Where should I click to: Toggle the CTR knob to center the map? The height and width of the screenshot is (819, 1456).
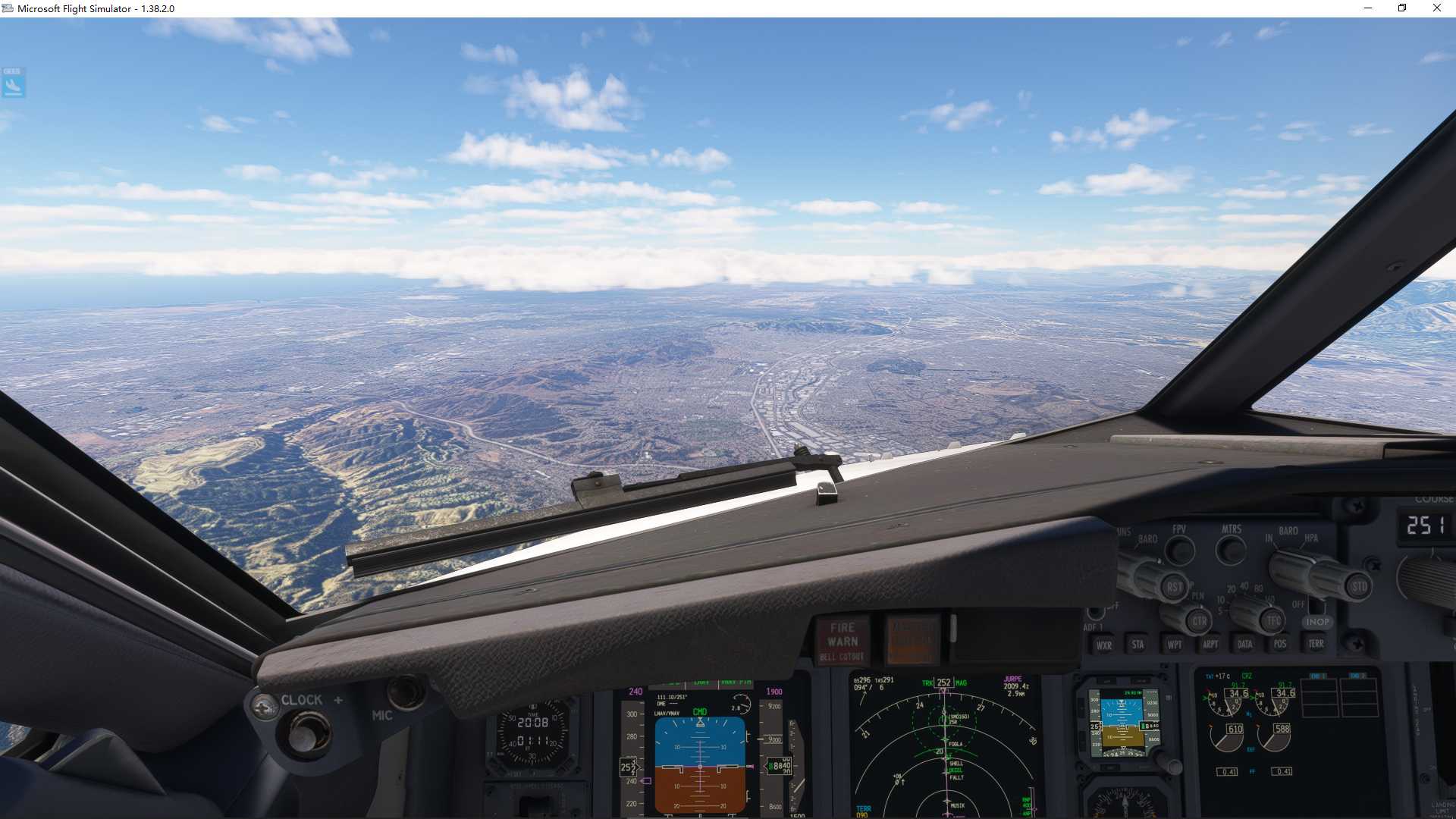1200,621
